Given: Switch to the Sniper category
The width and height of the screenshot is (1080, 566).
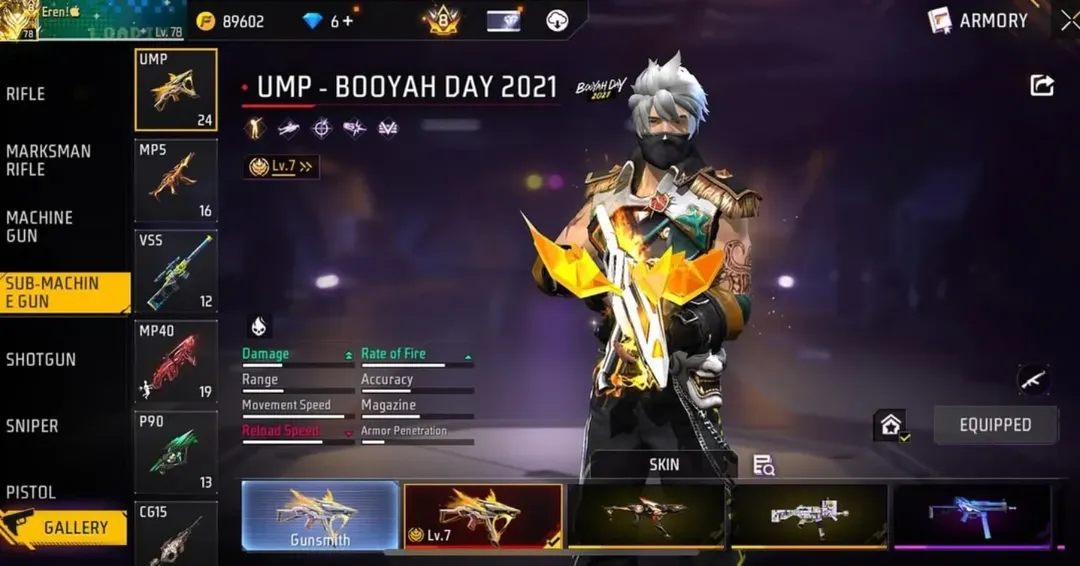Looking at the screenshot, I should pyautogui.click(x=33, y=426).
